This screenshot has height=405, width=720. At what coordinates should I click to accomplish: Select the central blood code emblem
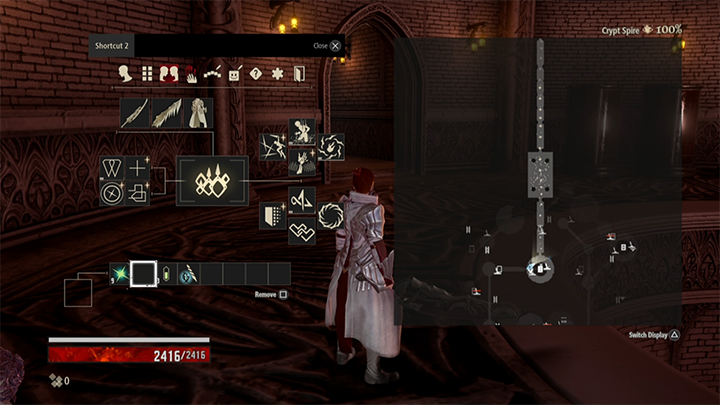point(212,181)
